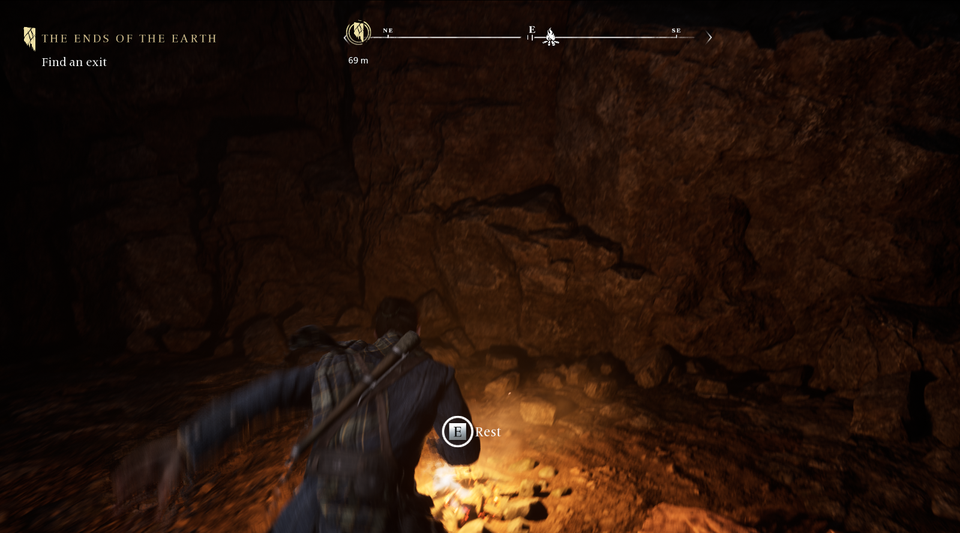This screenshot has width=960, height=533.
Task: Click the right arrow at the compass end
Action: click(709, 38)
